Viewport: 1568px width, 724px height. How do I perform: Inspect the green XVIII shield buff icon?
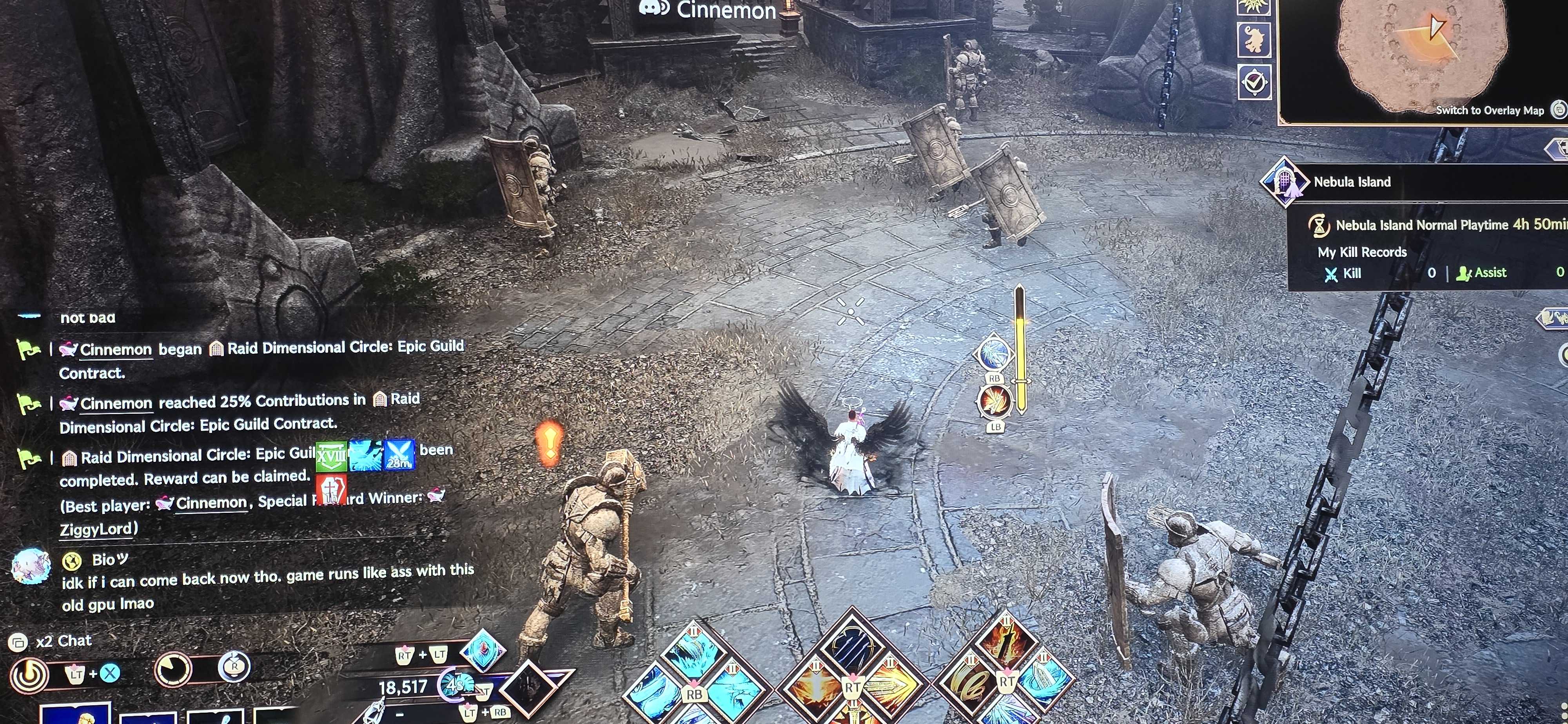[x=331, y=456]
